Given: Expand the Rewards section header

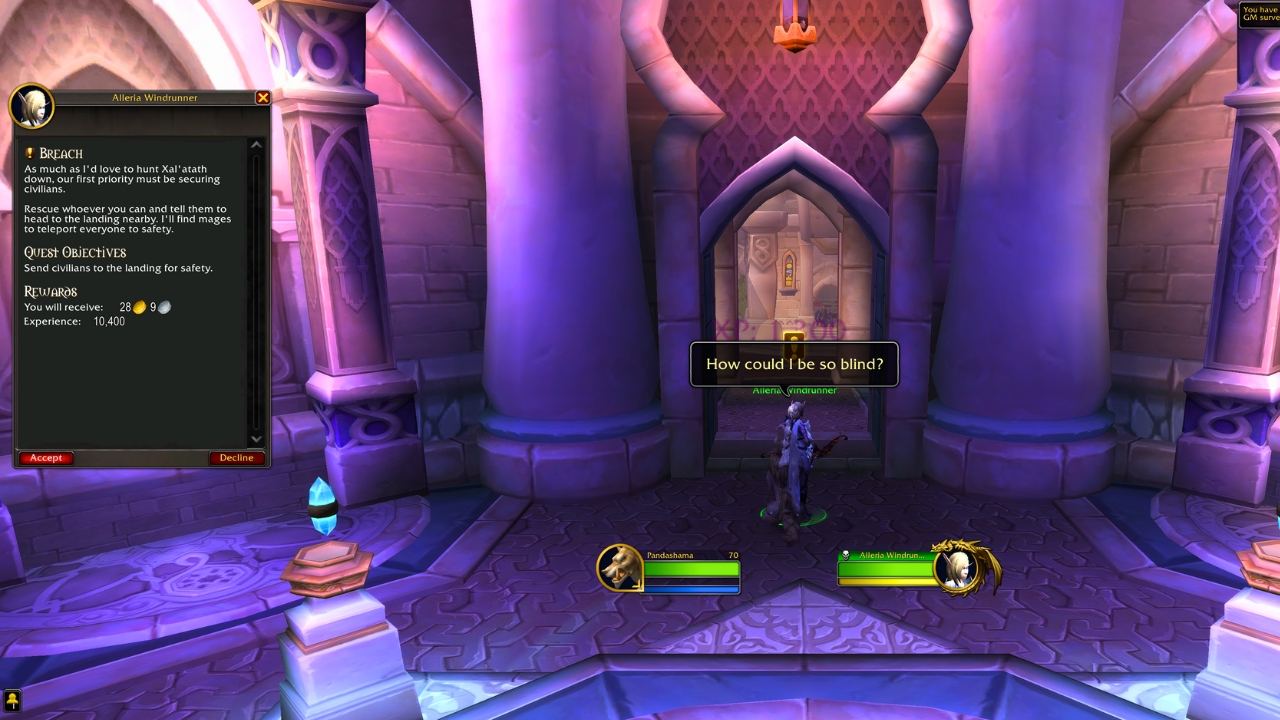Looking at the screenshot, I should tap(50, 290).
